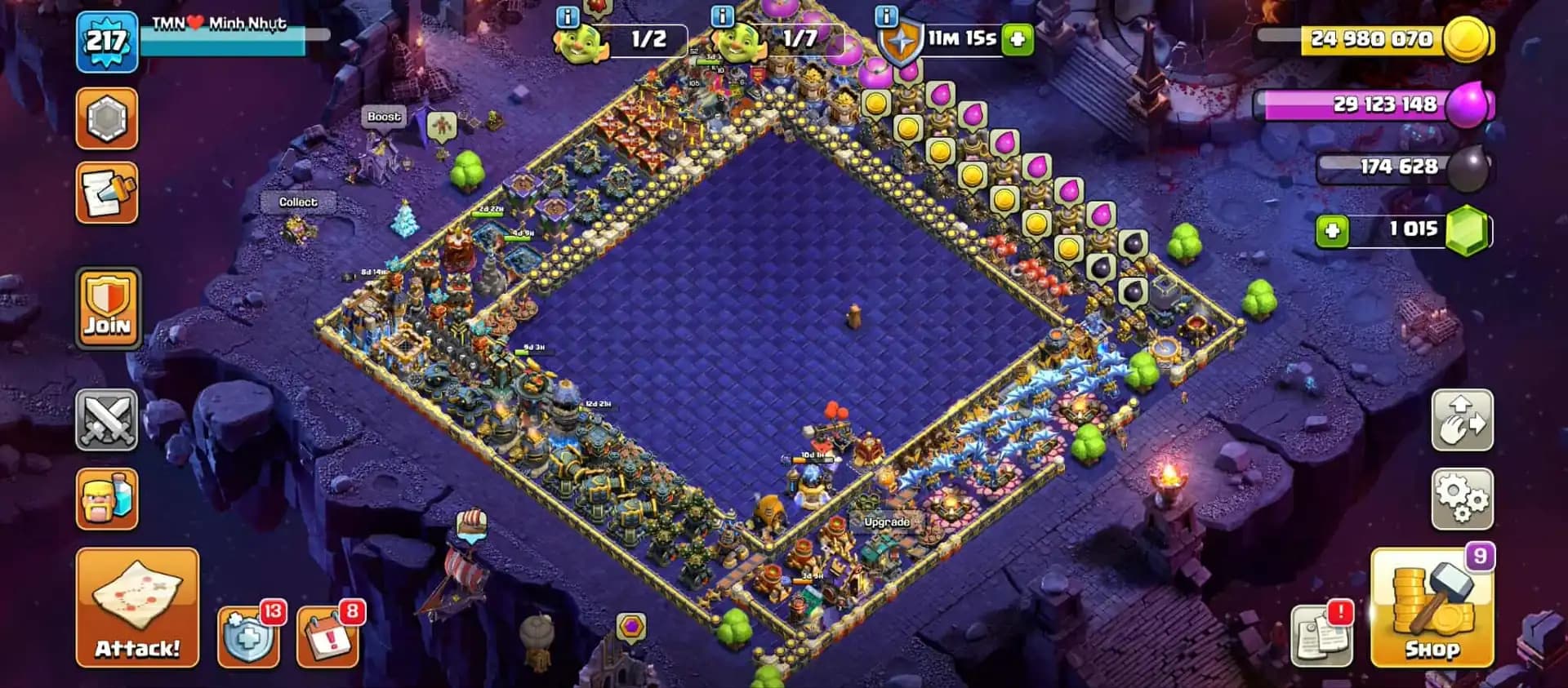This screenshot has height=688, width=1568.
Task: Tap the Collect resource label
Action: click(298, 201)
